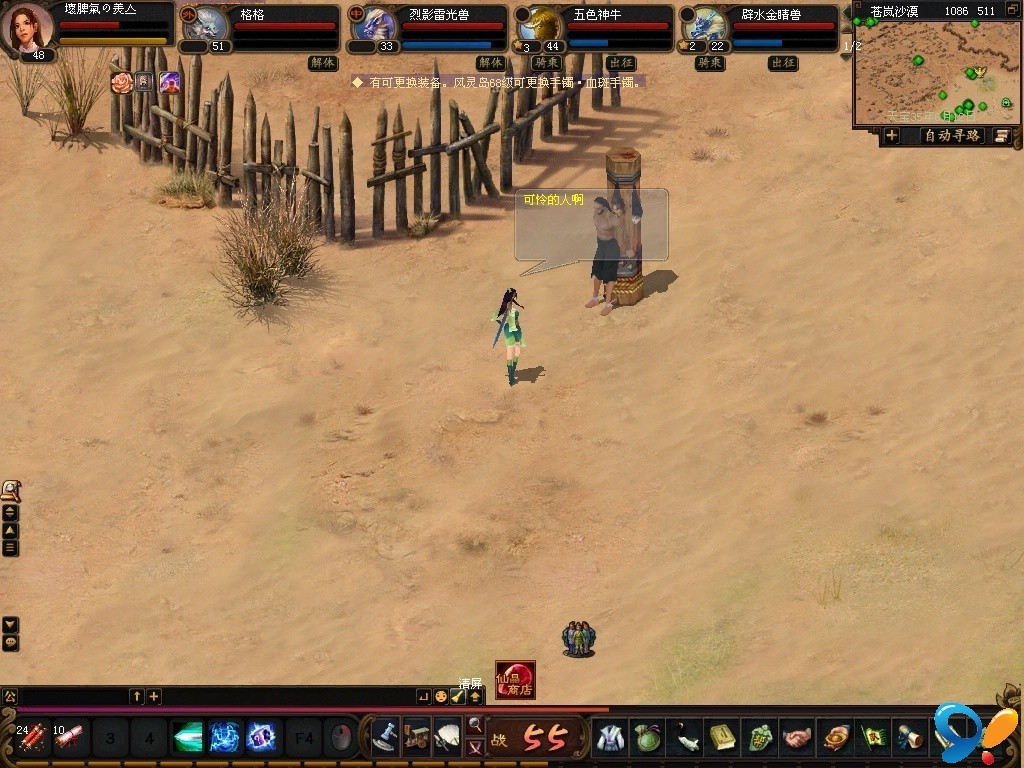Viewport: 1024px width, 768px height.
Task: Click the player character portrait
Action: [x=30, y=26]
